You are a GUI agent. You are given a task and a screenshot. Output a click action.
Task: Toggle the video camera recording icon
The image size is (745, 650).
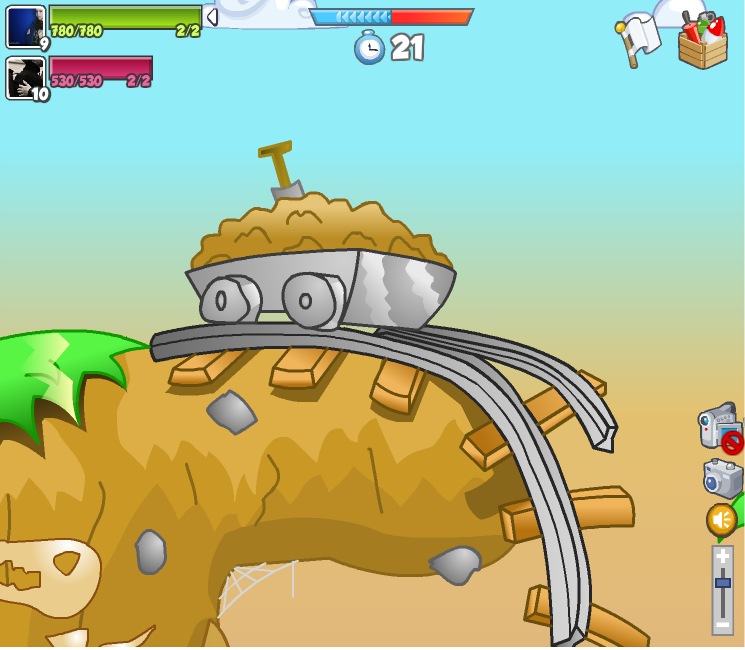click(x=720, y=427)
